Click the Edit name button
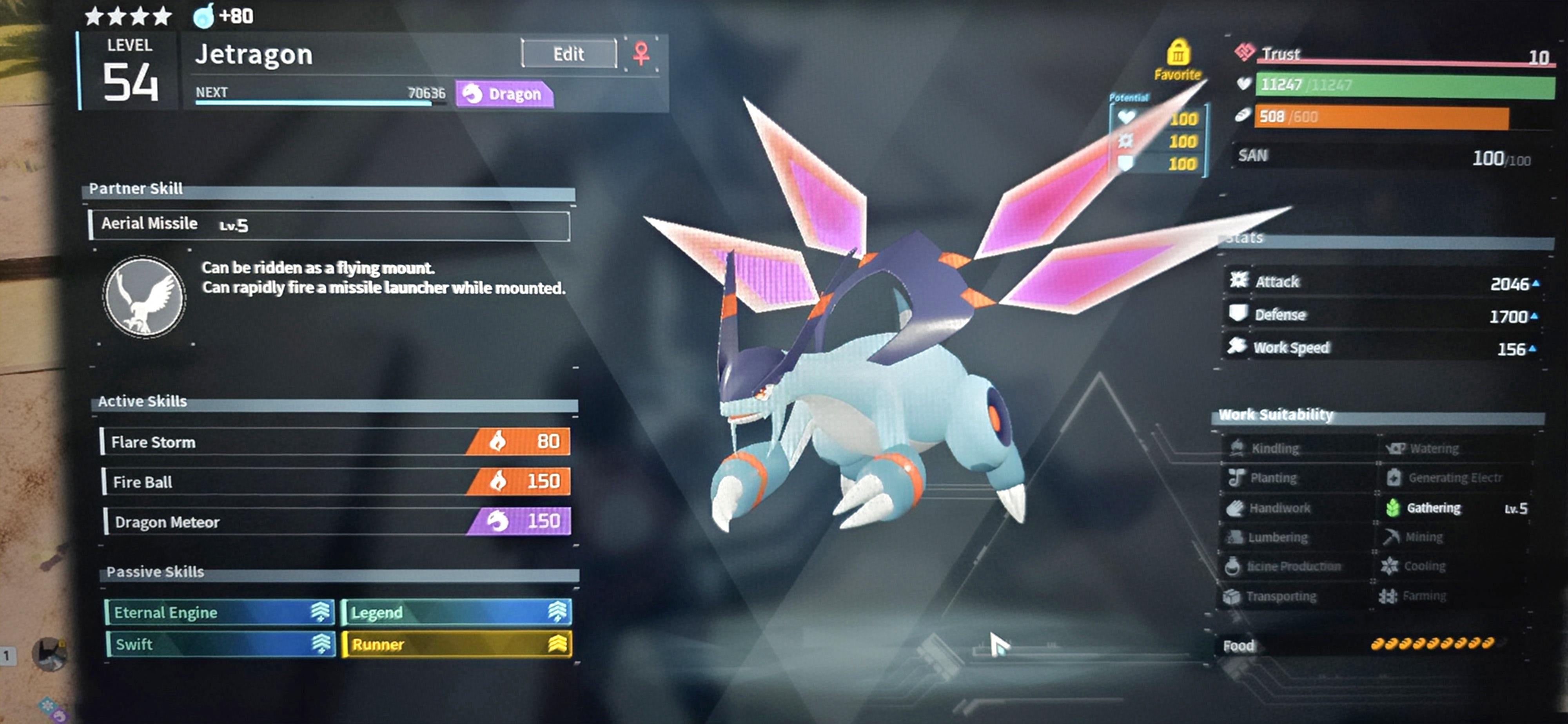This screenshot has height=724, width=1568. (568, 54)
